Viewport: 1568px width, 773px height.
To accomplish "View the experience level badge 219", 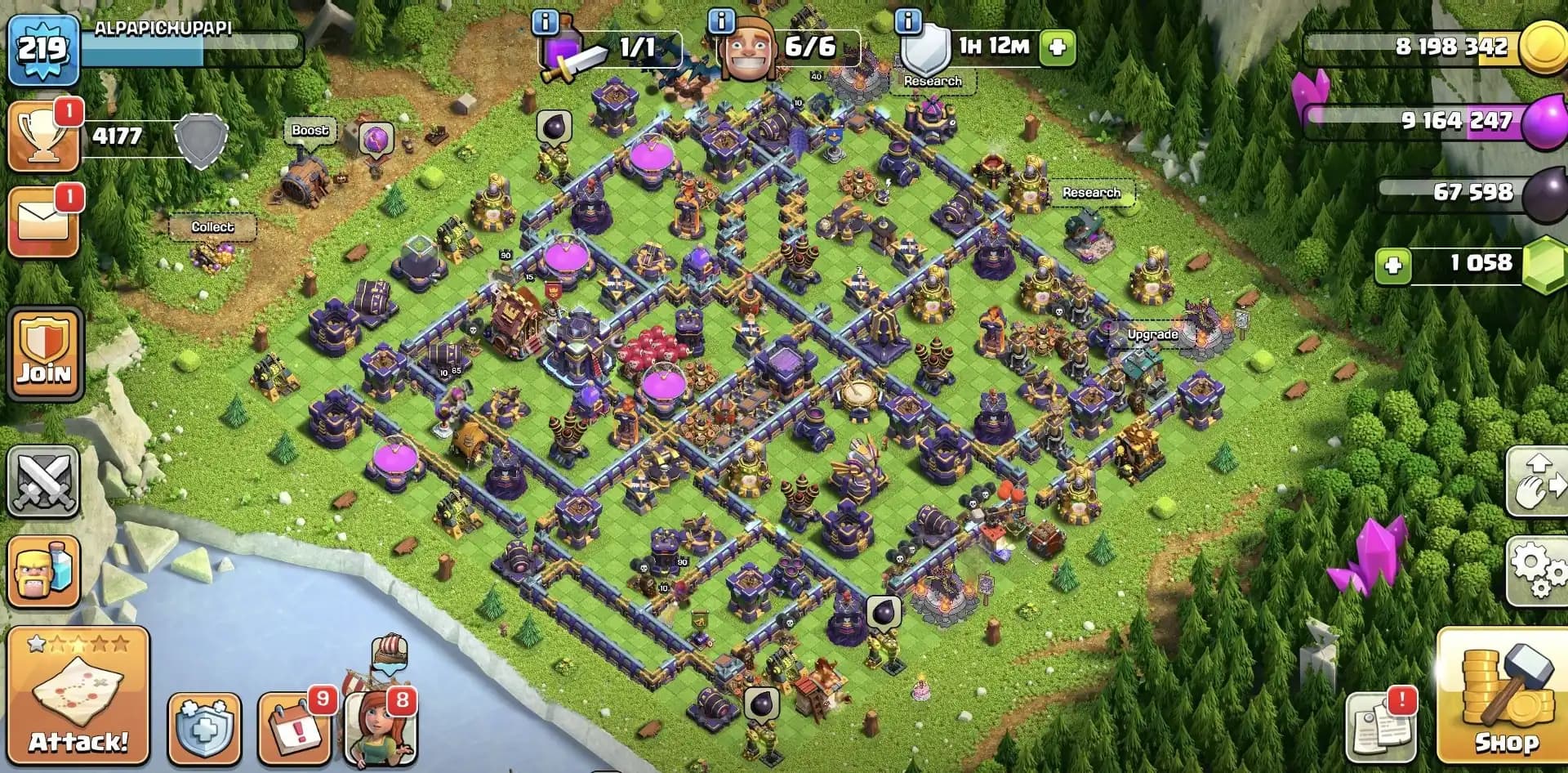I will [42, 49].
